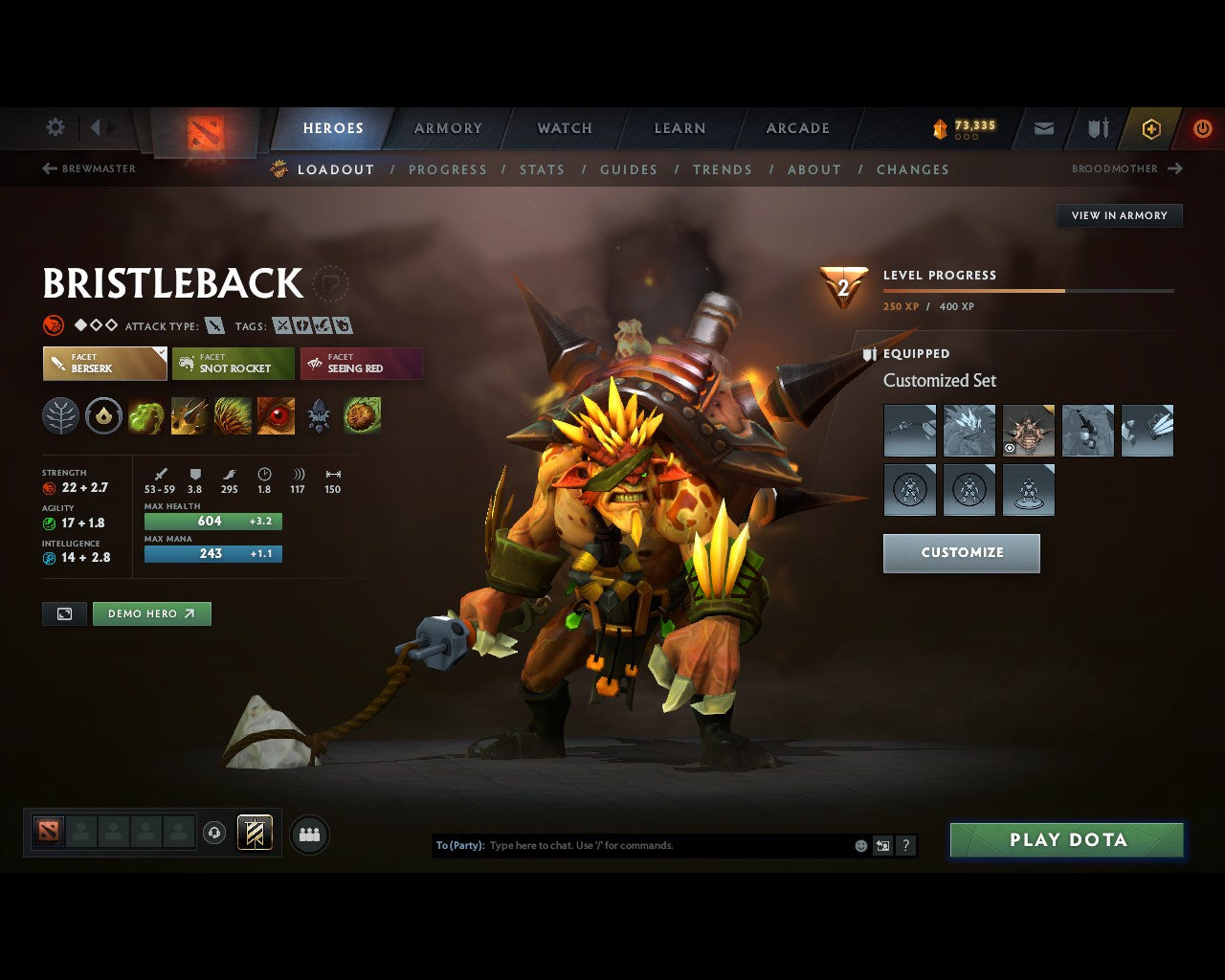Select the Snot Rocket facet
The width and height of the screenshot is (1225, 980).
coord(233,364)
